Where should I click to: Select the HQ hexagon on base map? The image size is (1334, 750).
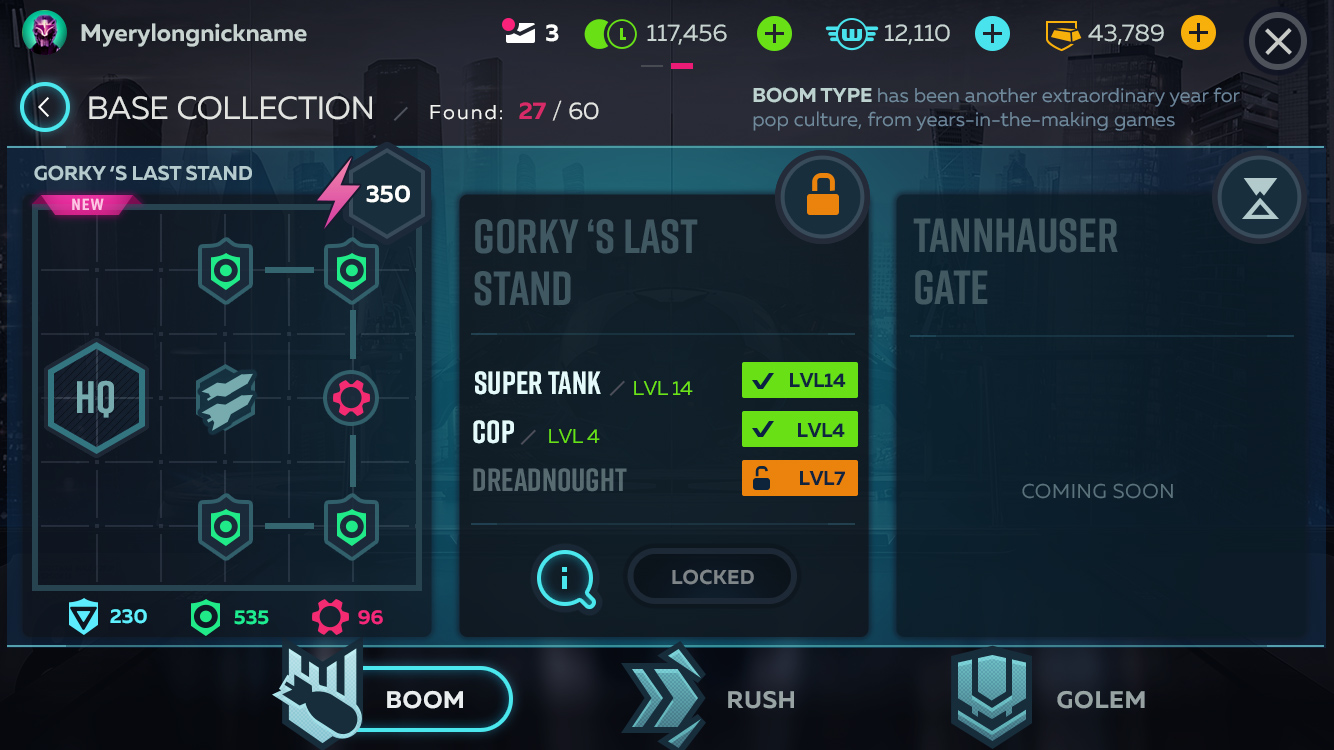[x=96, y=398]
